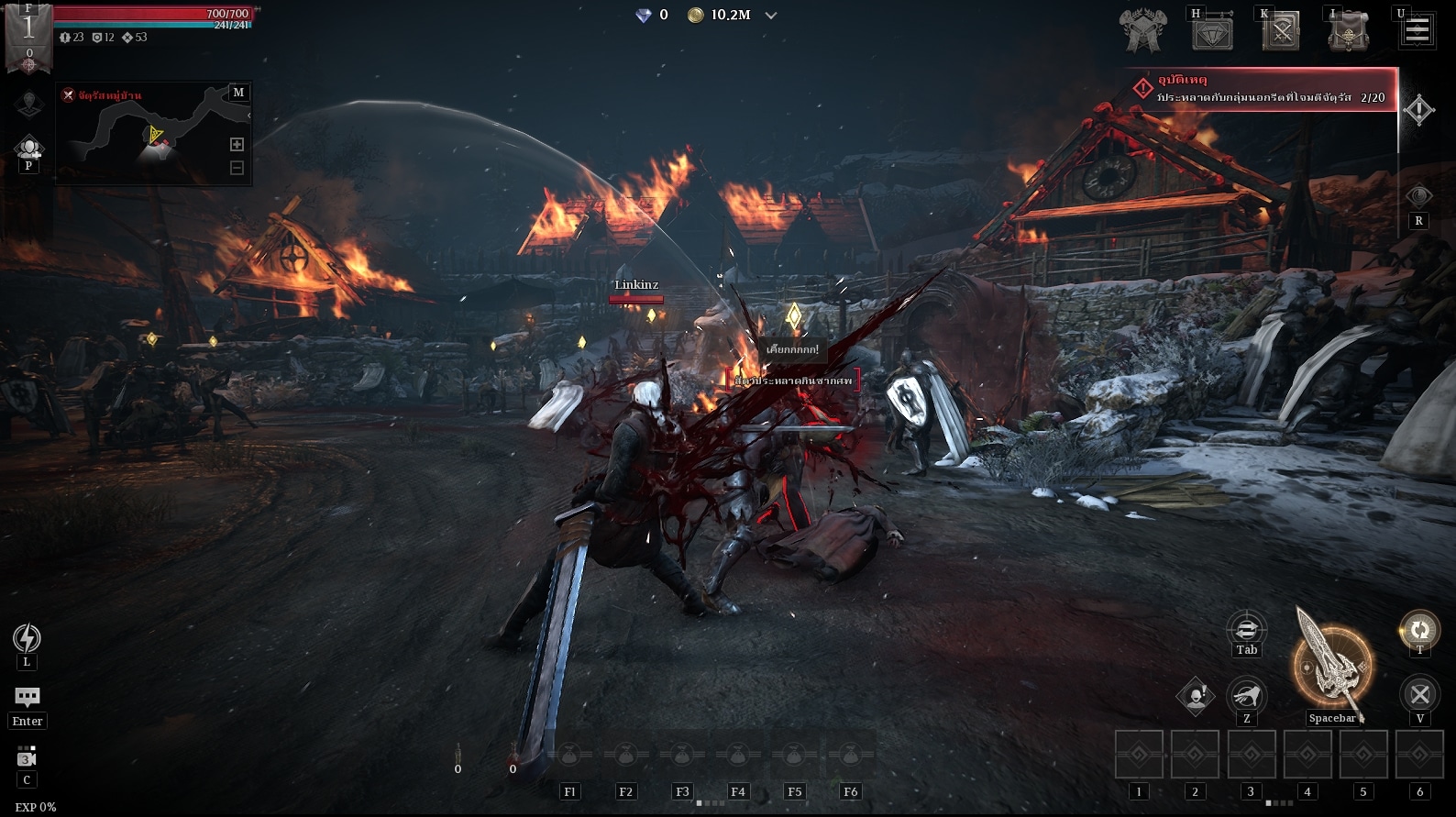The width and height of the screenshot is (1456, 817).
Task: Open the chat speech bubble
Action: point(28,698)
